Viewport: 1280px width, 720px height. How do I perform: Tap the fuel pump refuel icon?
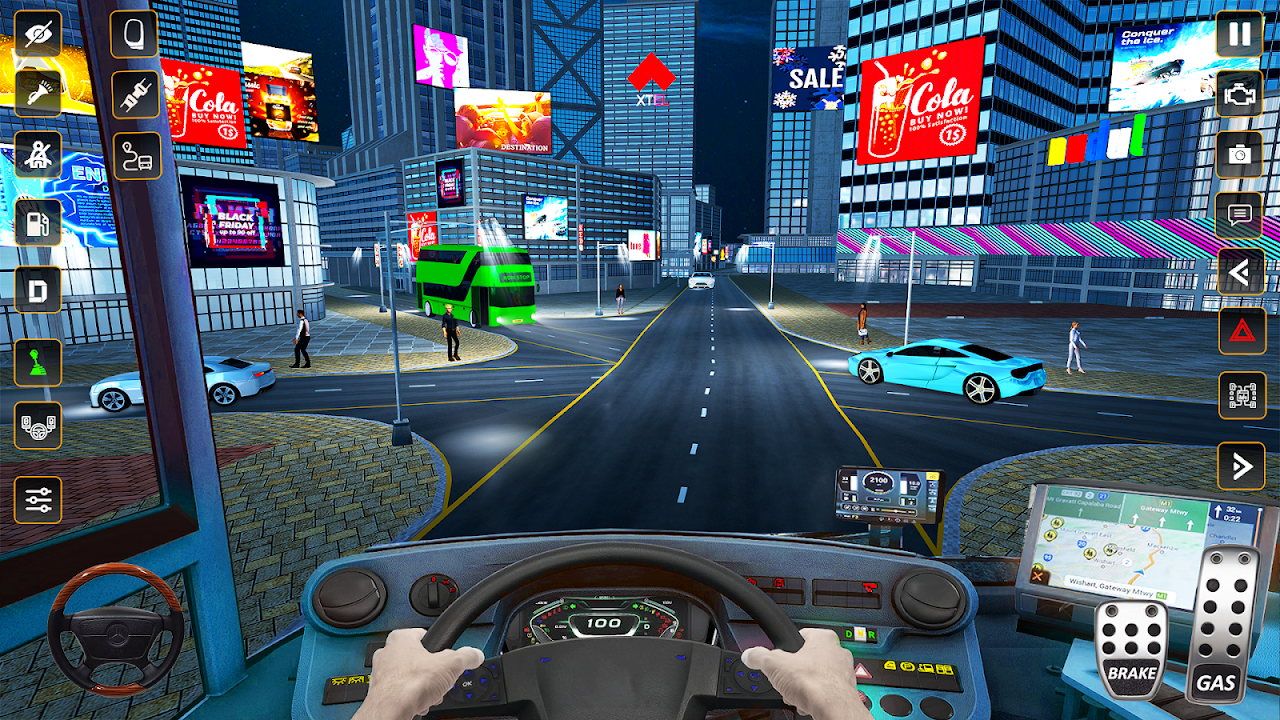click(36, 221)
